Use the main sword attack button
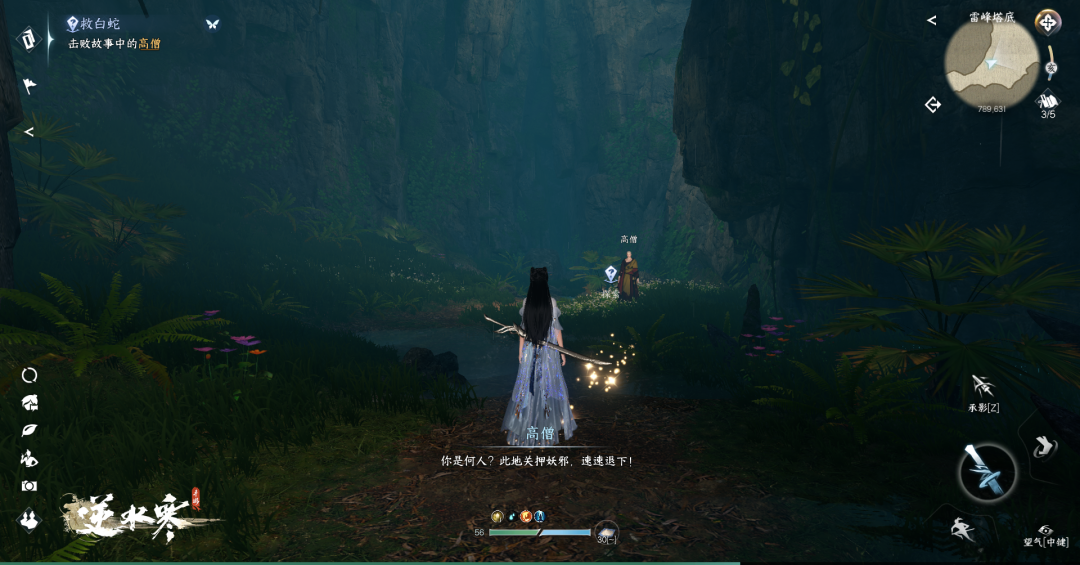Viewport: 1080px width, 565px height. pos(987,472)
